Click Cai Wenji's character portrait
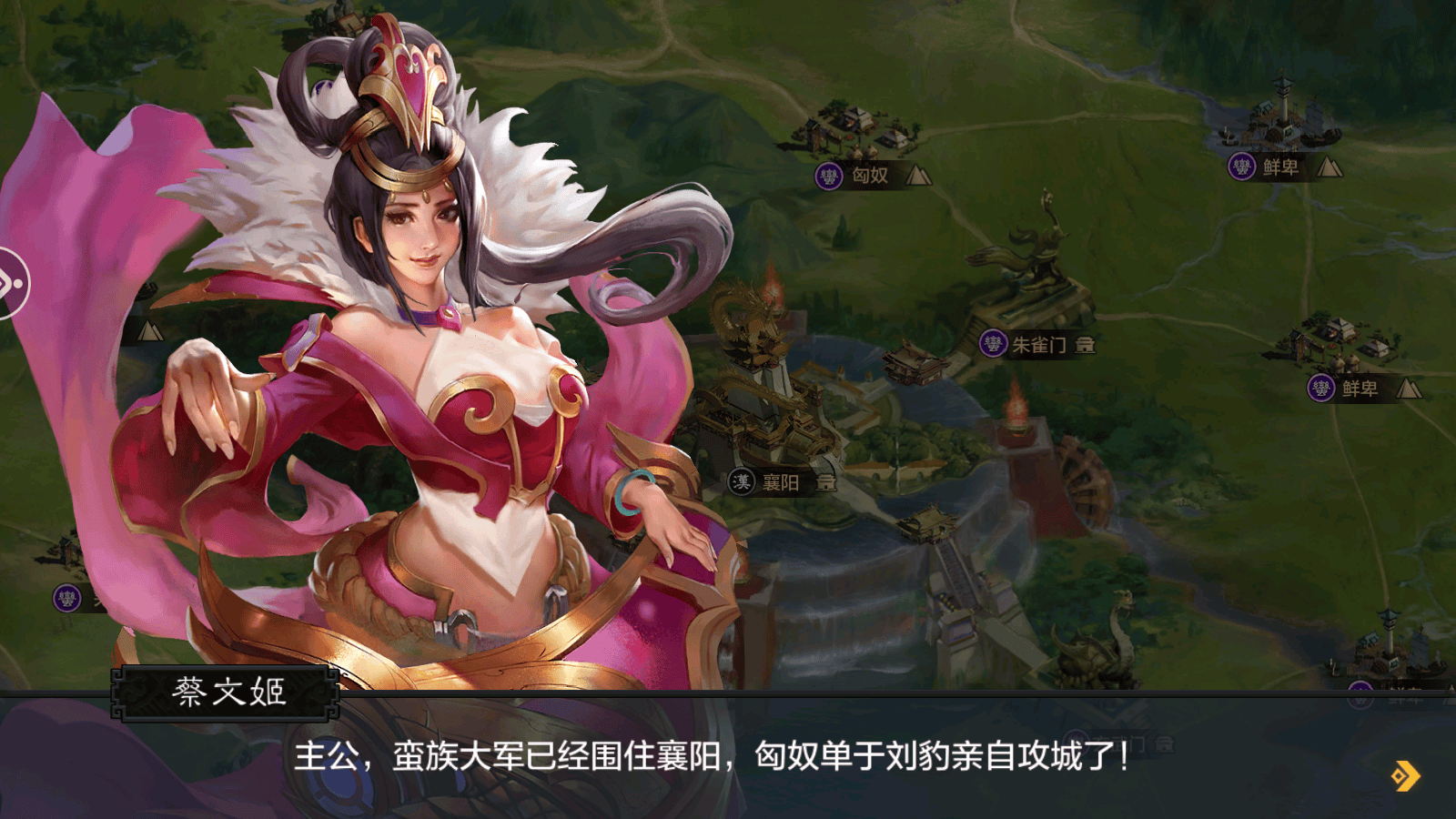Viewport: 1456px width, 819px height. point(409,364)
